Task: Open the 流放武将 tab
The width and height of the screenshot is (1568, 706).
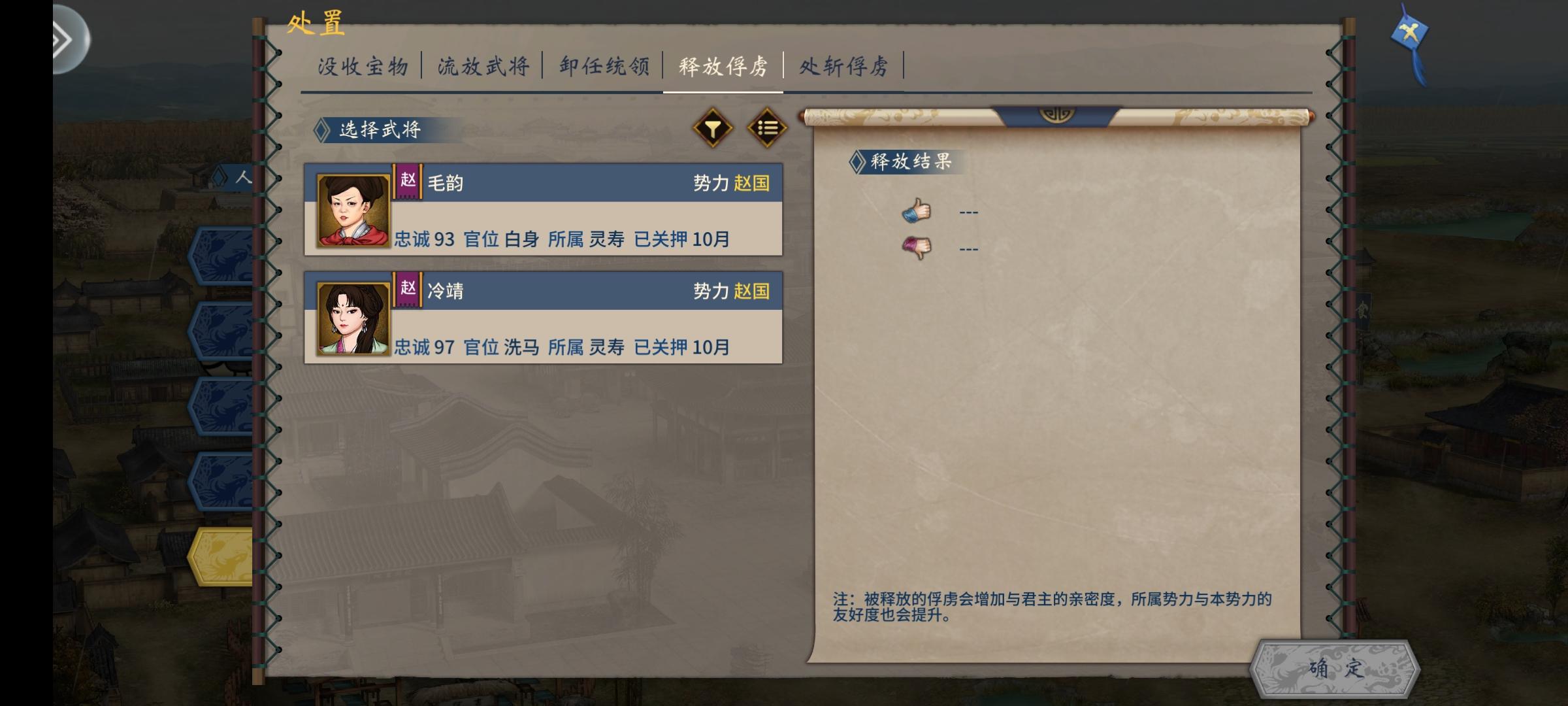Action: (483, 65)
